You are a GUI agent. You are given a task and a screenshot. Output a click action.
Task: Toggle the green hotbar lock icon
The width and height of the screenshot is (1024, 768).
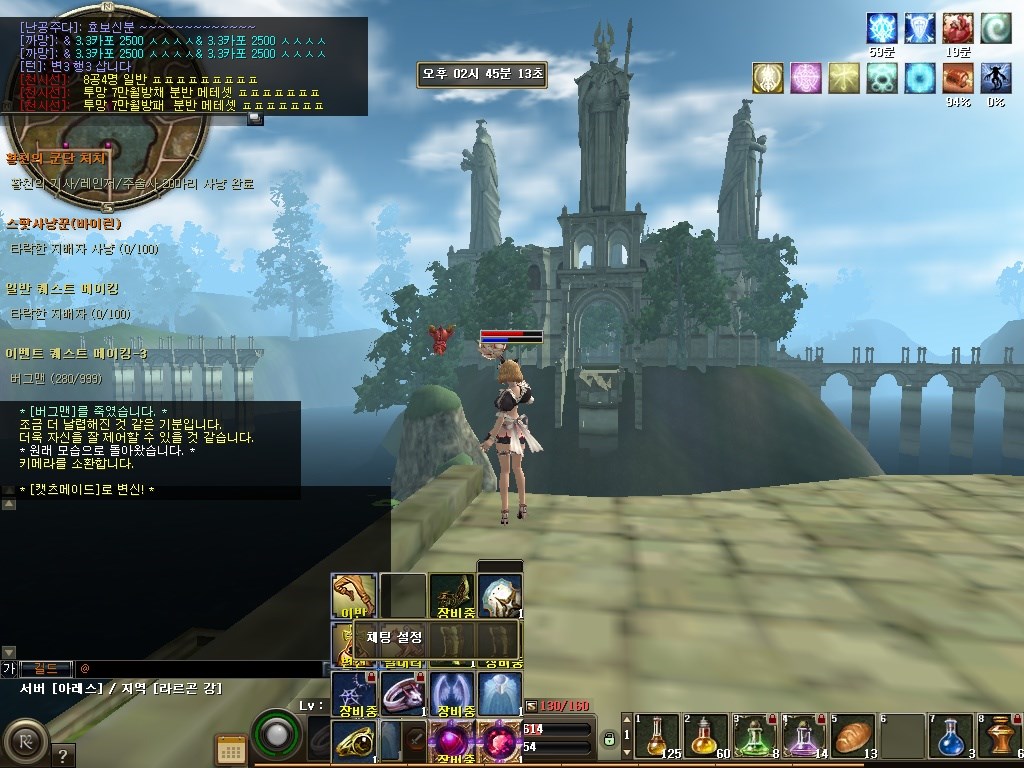(609, 740)
